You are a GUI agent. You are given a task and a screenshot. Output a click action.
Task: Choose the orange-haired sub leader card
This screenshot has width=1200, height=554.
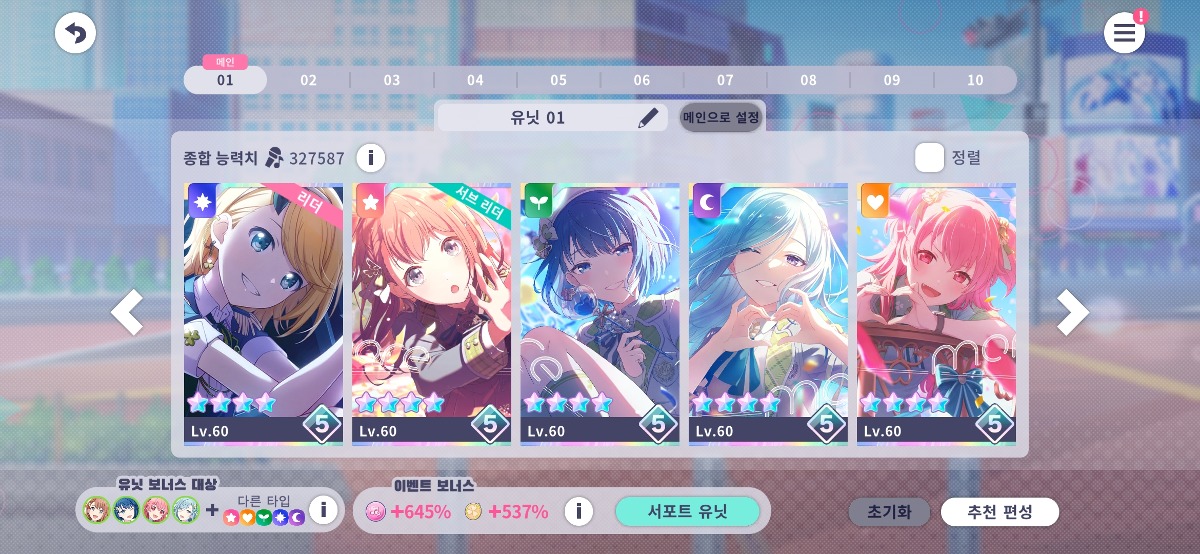point(432,313)
